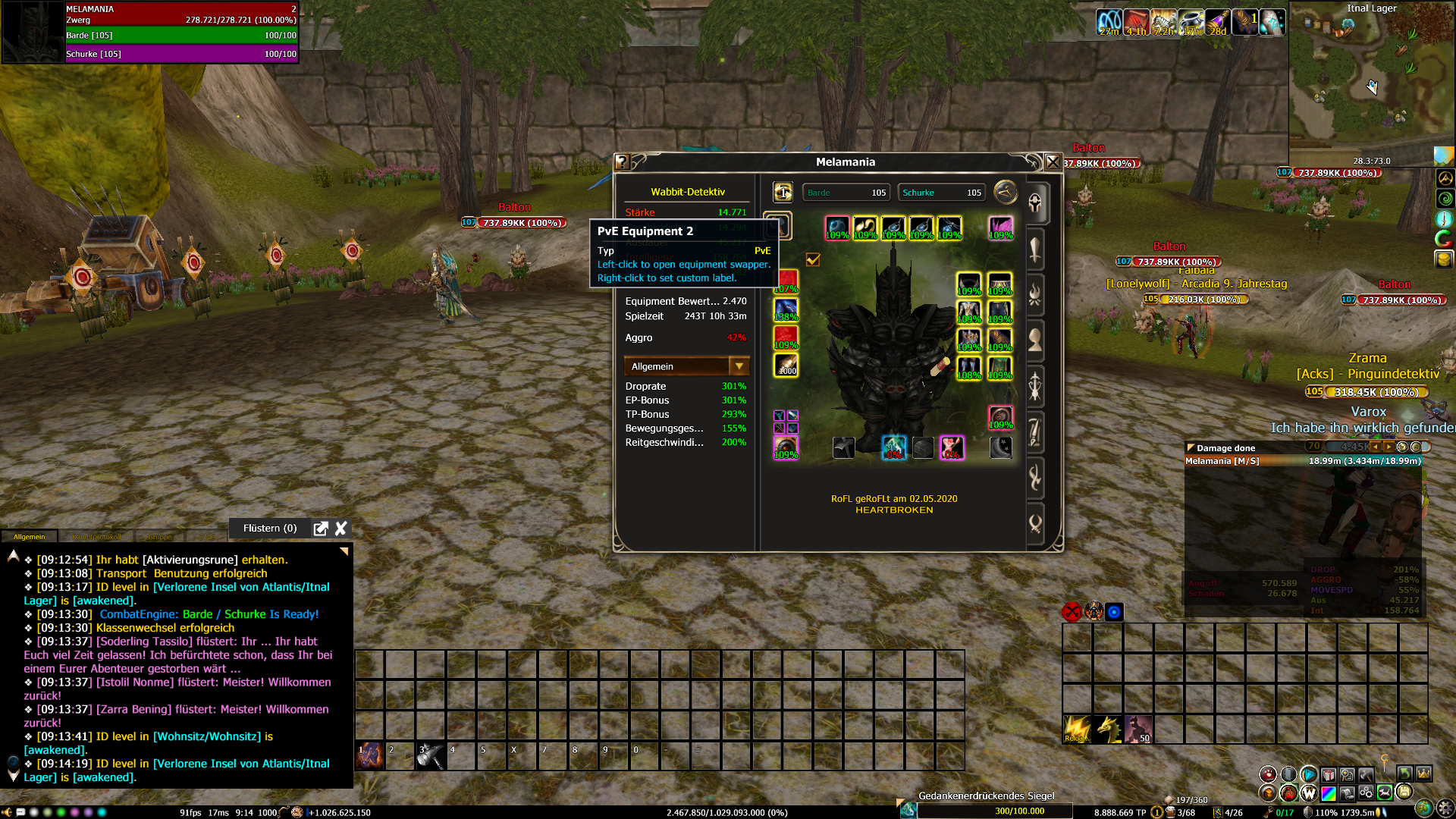Open the rainbow color icon
The height and width of the screenshot is (819, 1456).
(x=1329, y=793)
